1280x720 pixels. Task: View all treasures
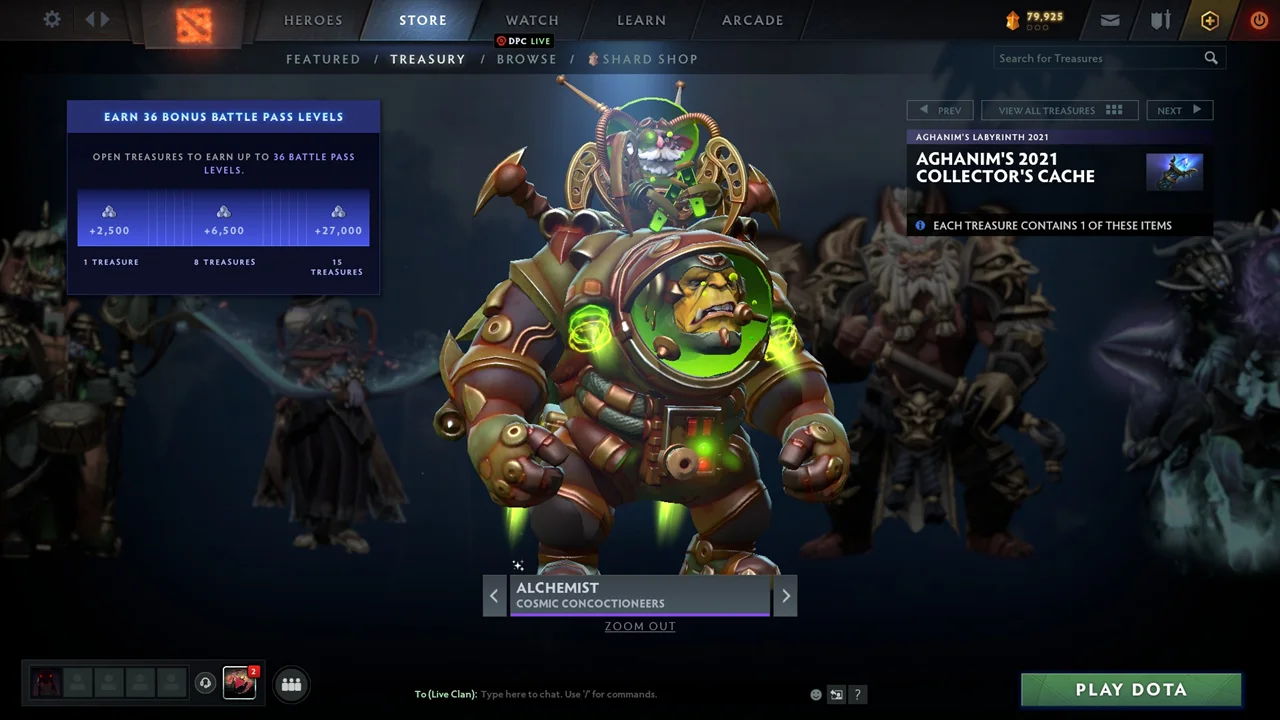click(x=1060, y=110)
